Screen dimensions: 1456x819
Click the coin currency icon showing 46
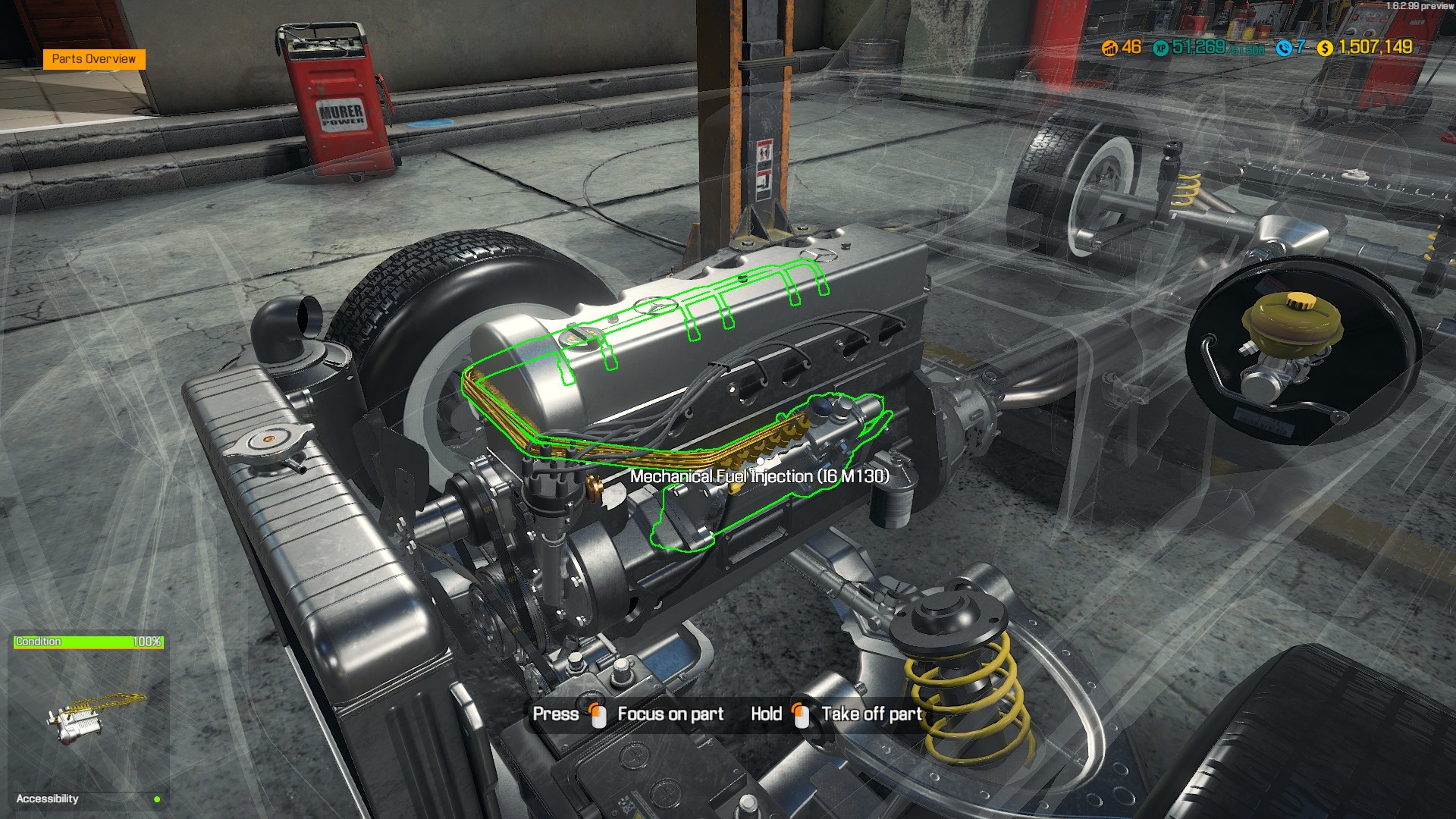click(1109, 49)
